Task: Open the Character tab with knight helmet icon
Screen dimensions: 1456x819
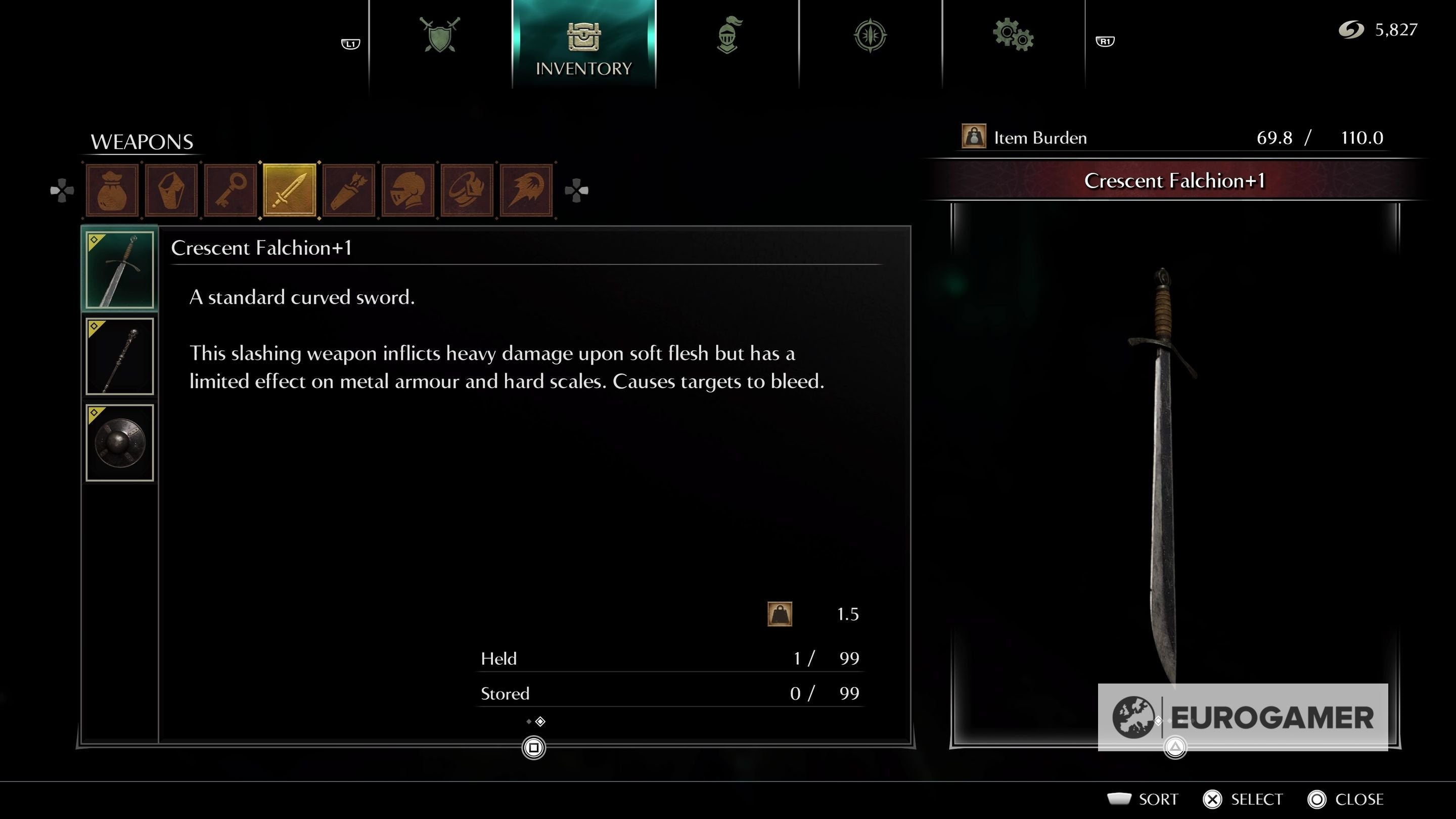Action: (728, 35)
